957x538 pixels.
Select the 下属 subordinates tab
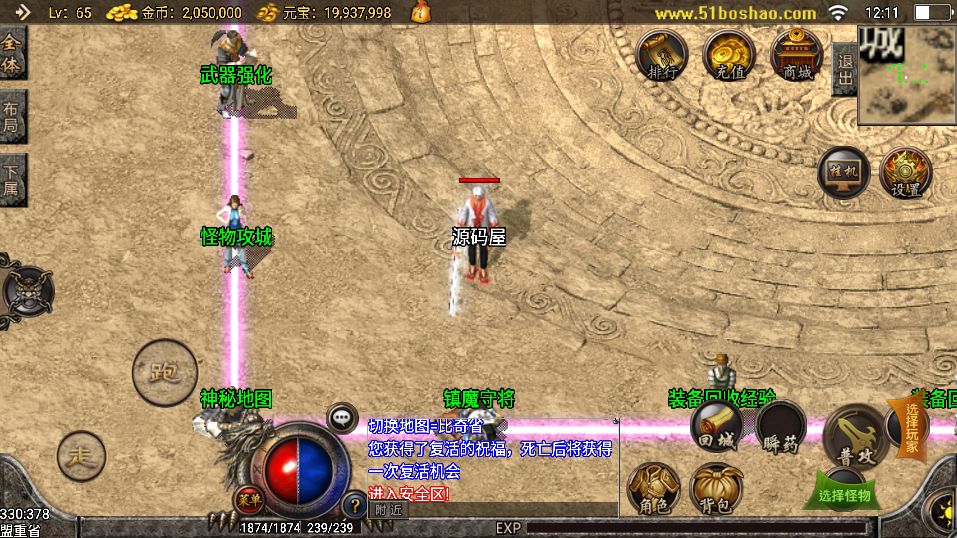[12, 178]
